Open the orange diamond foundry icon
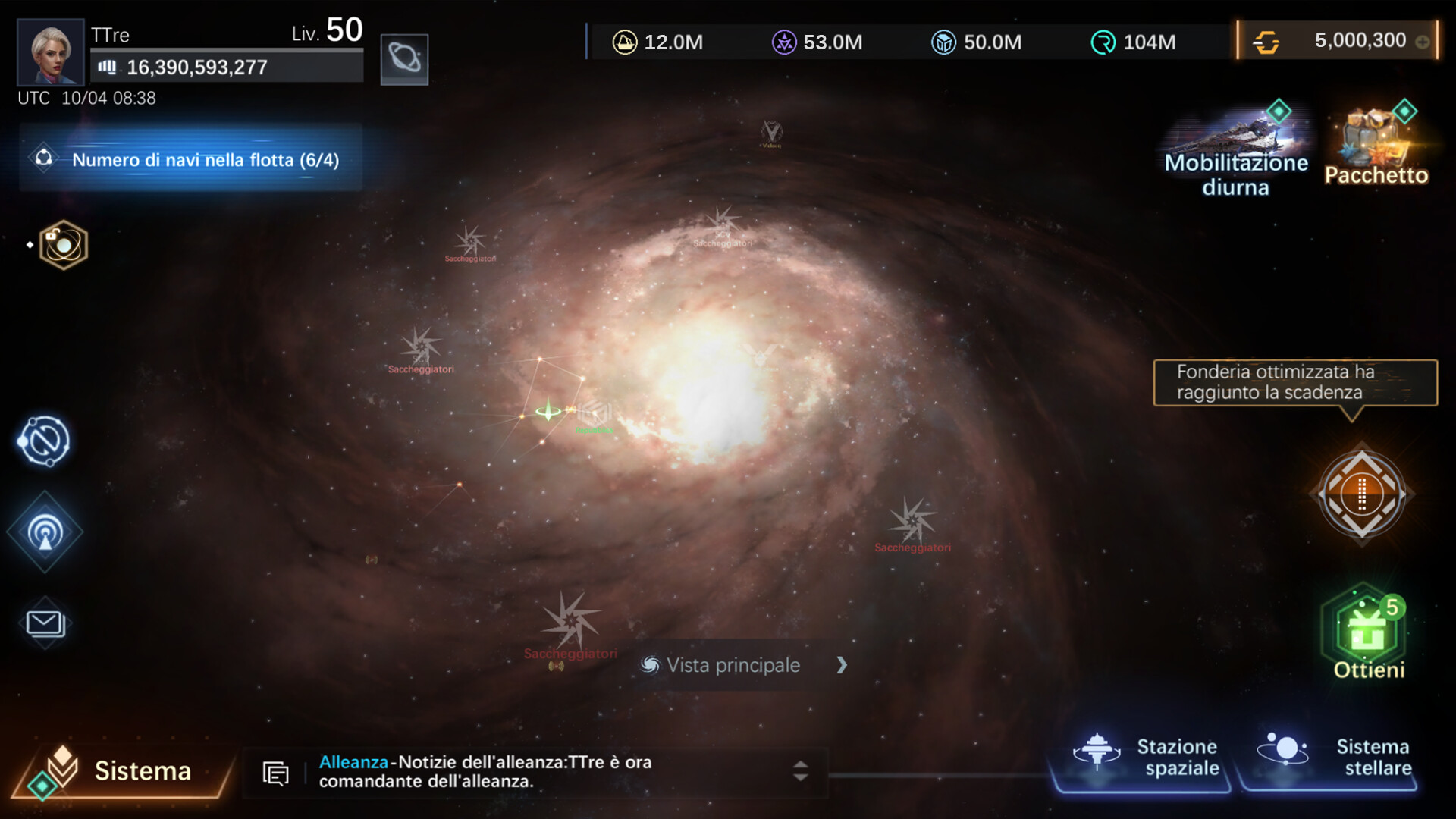Screen dimensions: 1456x819 point(1362,494)
